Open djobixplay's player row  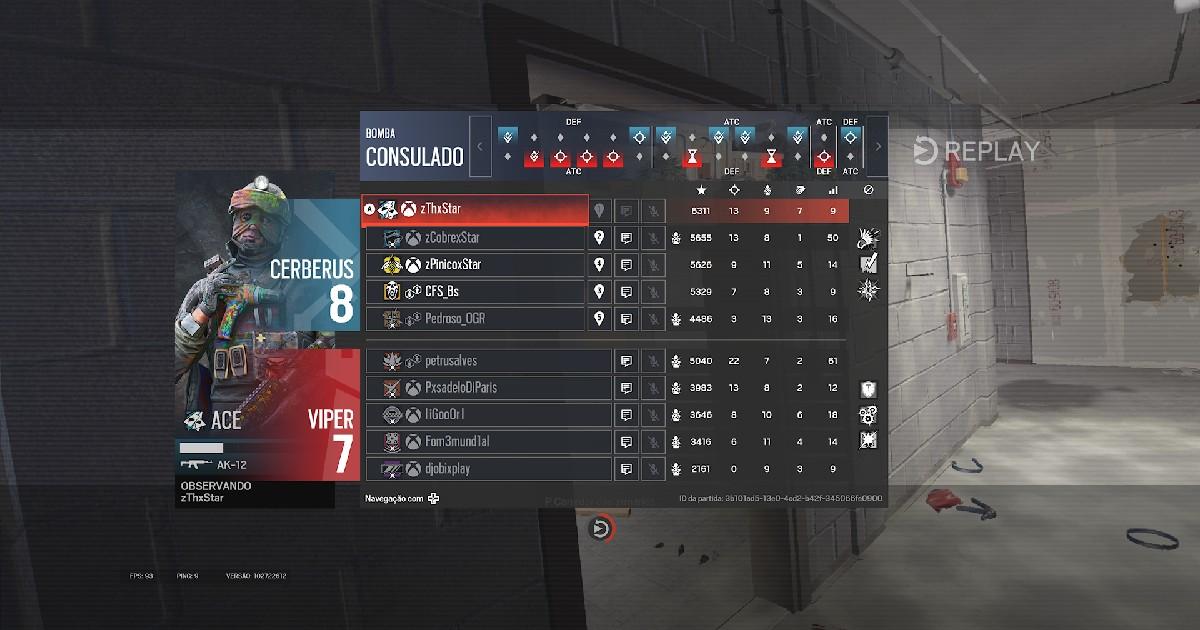[488, 469]
